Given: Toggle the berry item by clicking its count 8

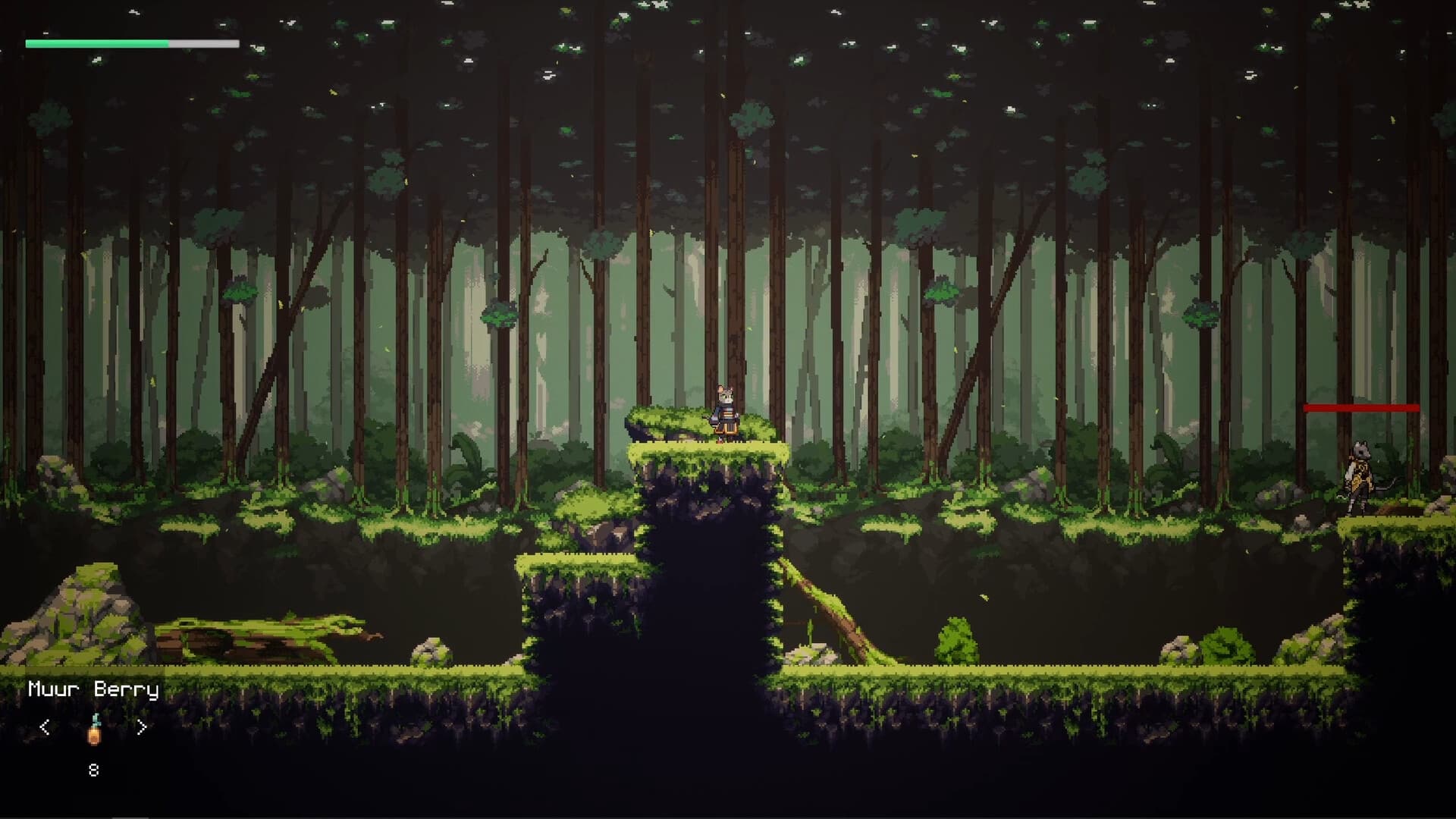Looking at the screenshot, I should click(93, 770).
